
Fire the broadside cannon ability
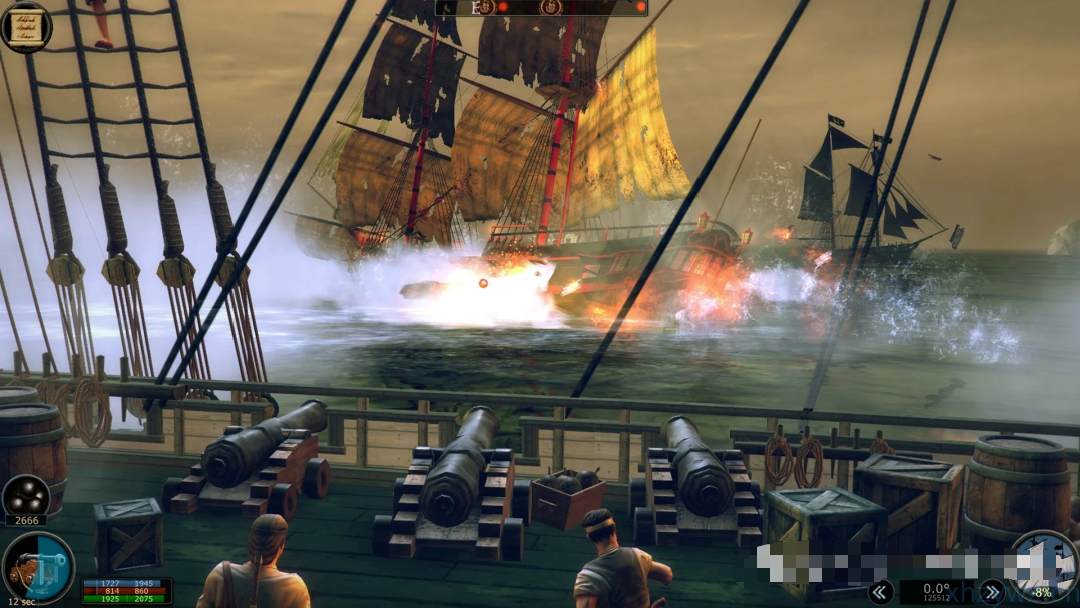(36, 568)
